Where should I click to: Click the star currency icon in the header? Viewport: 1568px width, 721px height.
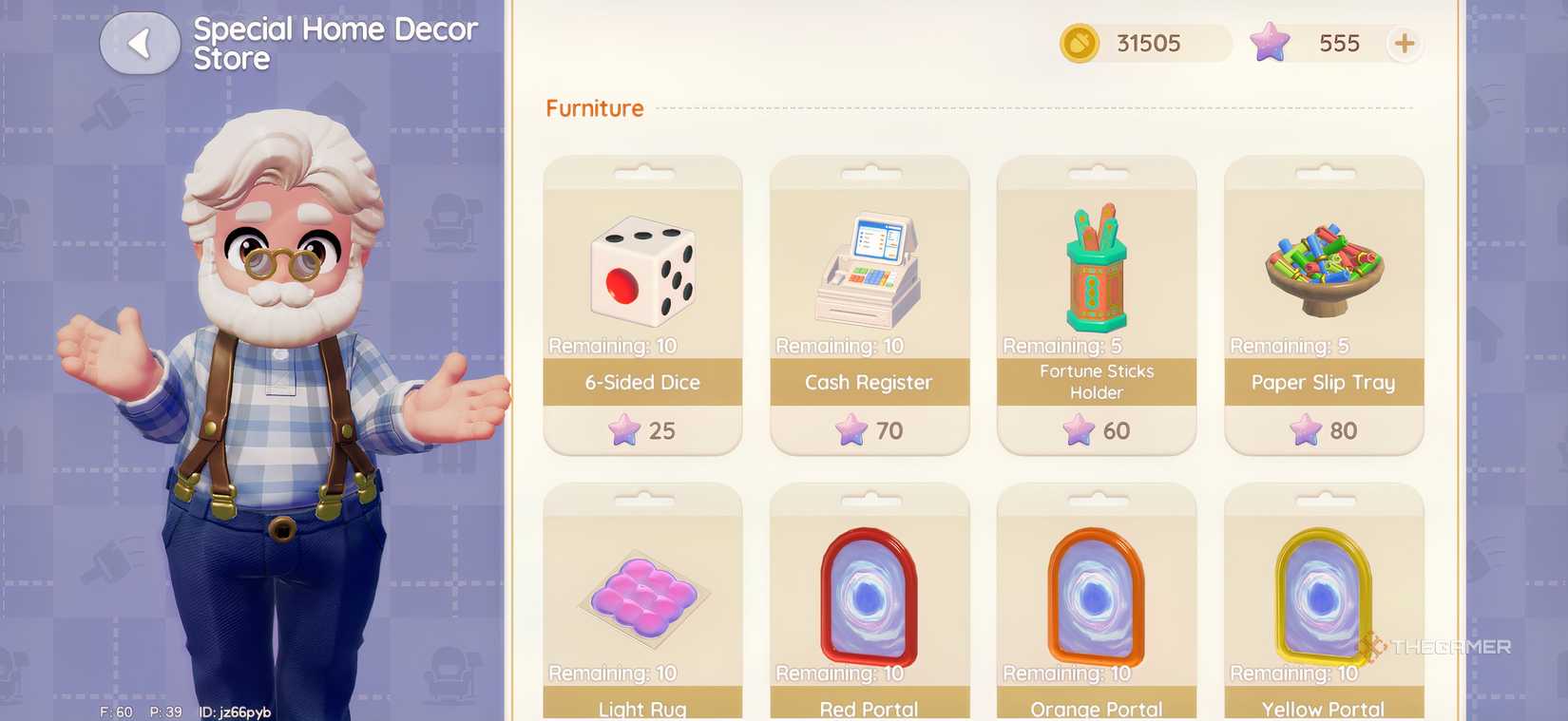(1270, 43)
